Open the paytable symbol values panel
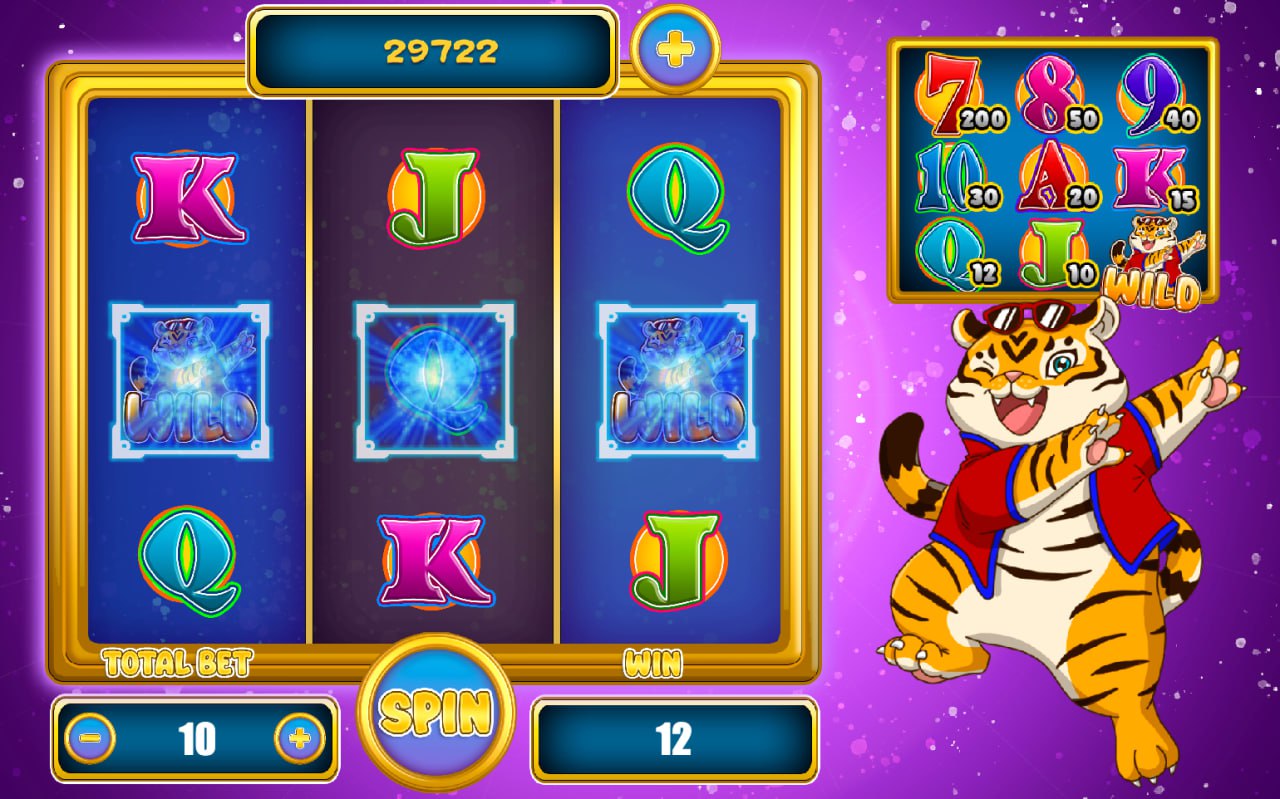 click(x=1053, y=170)
